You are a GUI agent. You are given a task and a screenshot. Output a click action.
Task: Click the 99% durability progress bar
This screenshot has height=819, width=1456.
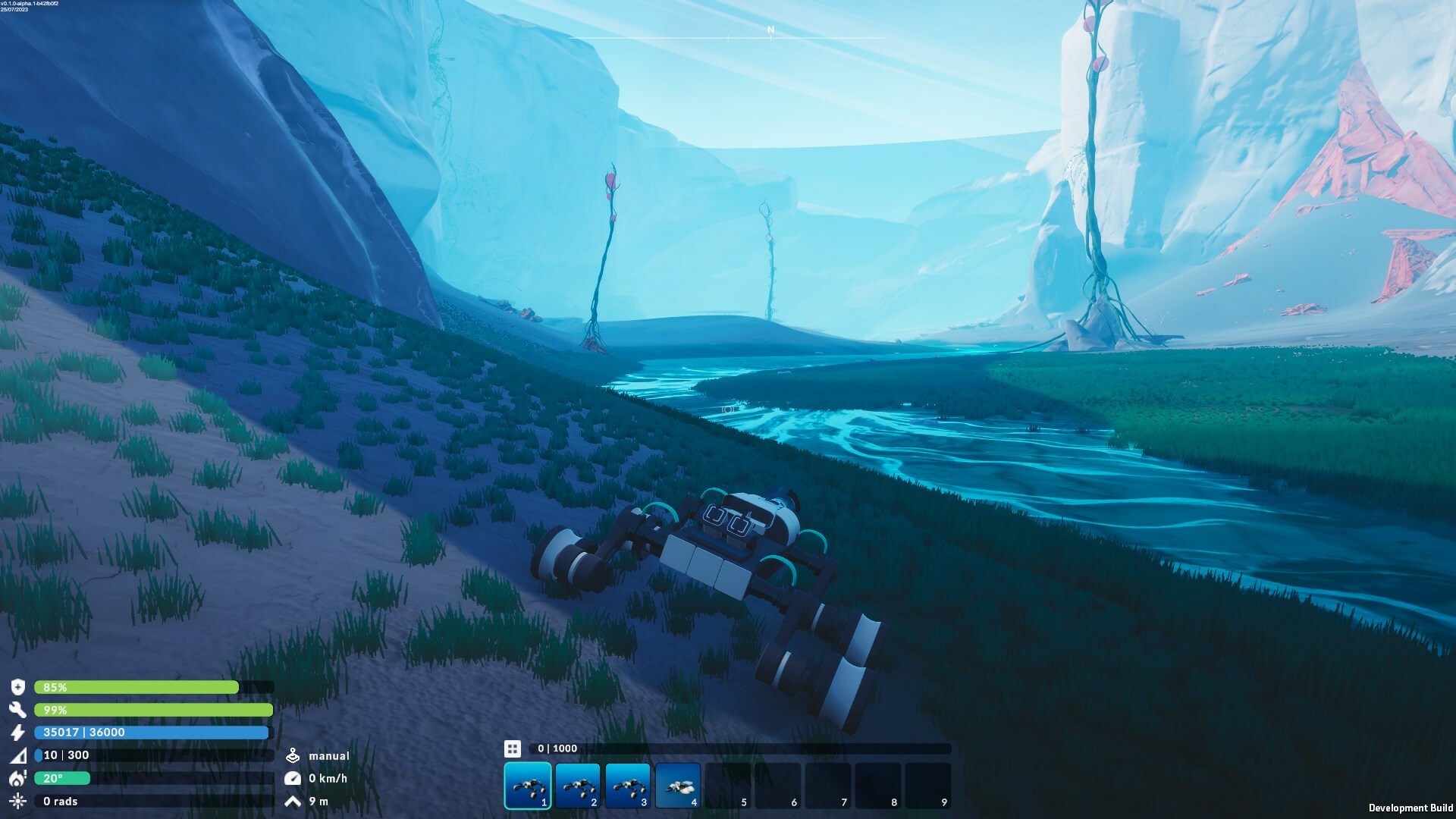tap(152, 710)
